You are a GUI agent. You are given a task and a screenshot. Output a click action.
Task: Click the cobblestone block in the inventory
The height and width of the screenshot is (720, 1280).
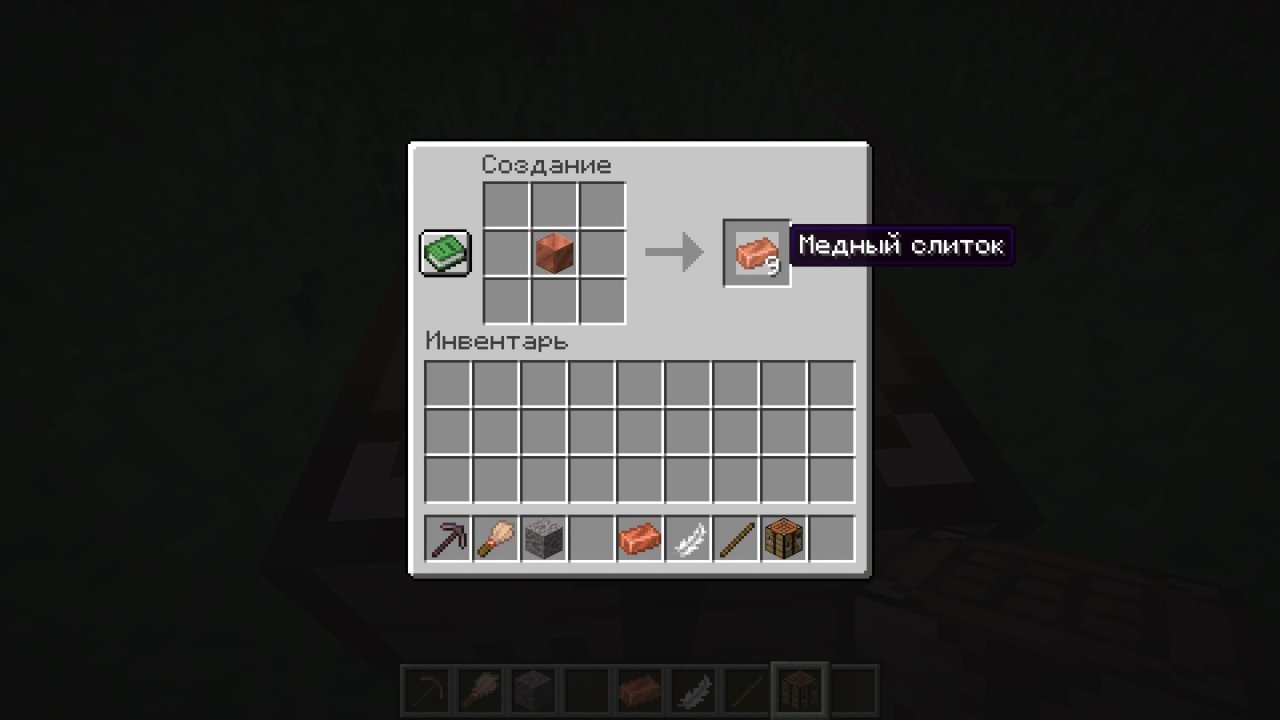[x=543, y=539]
